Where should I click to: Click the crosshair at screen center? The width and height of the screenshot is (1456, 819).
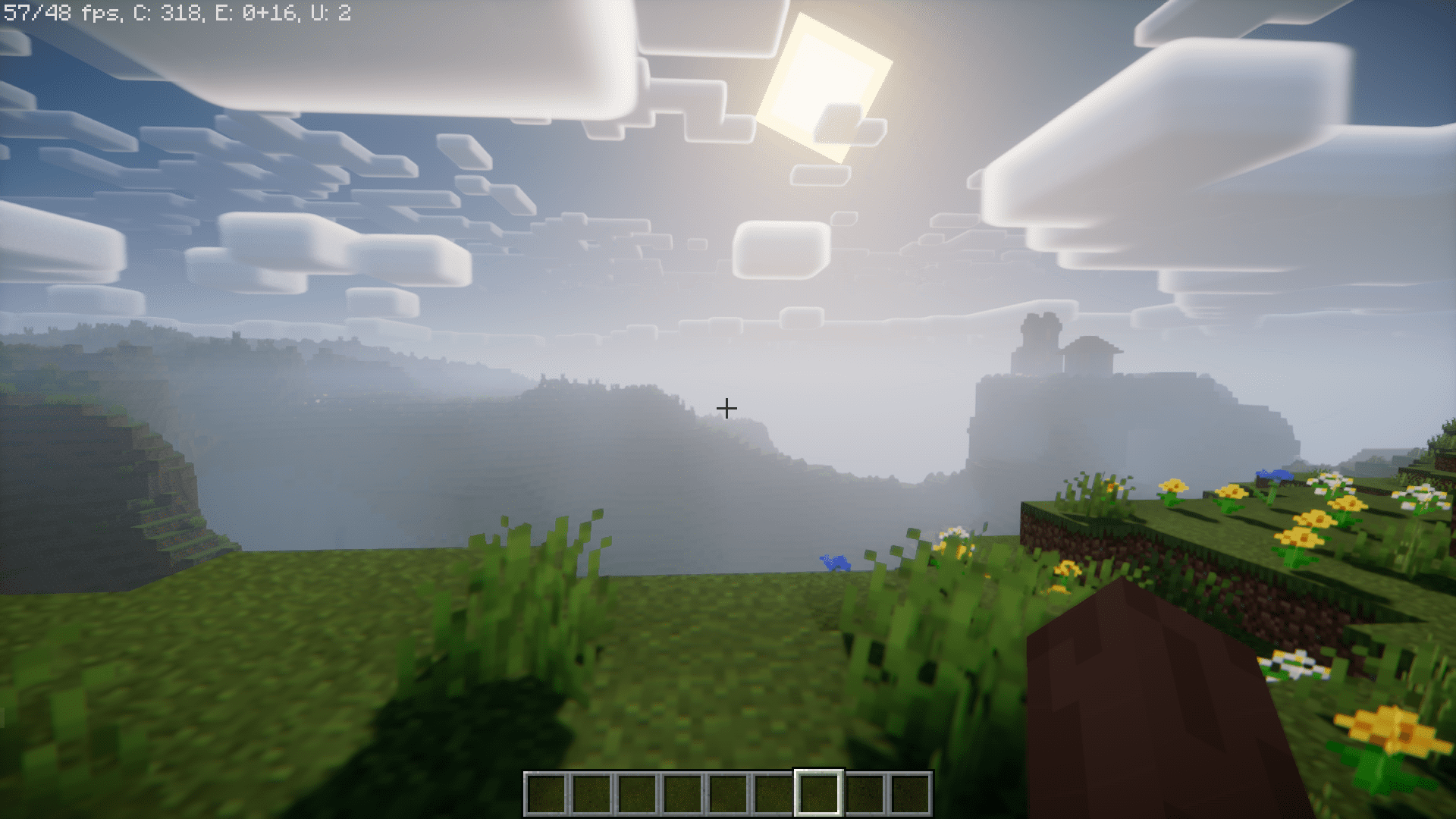click(x=726, y=408)
